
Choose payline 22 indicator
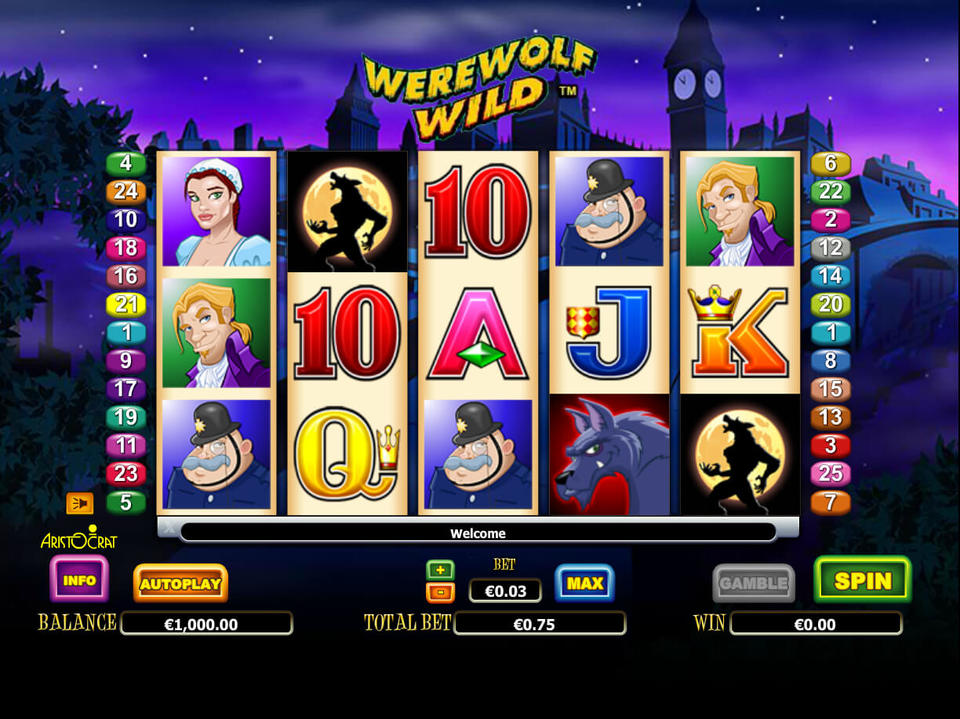click(831, 192)
